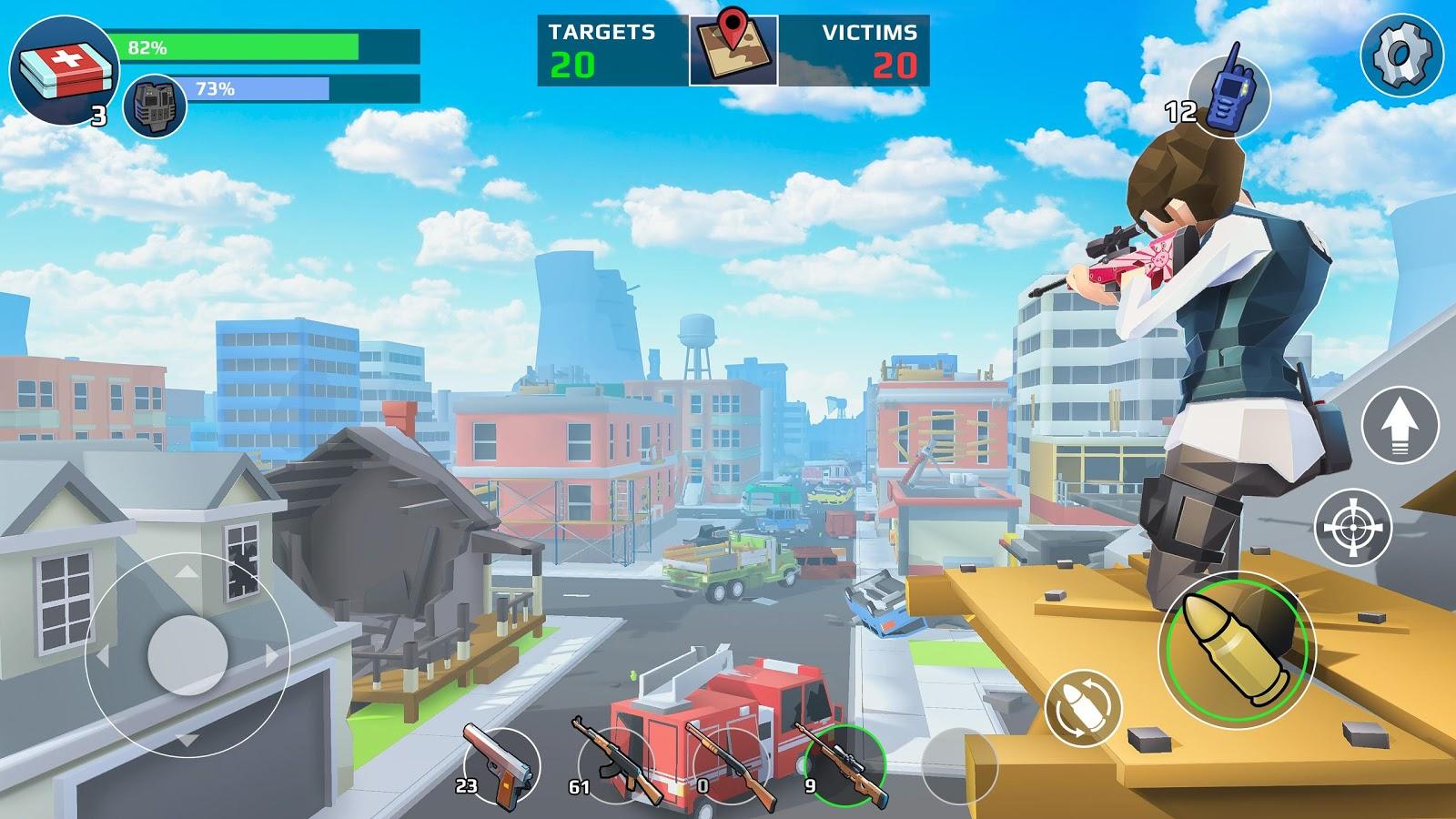This screenshot has width=1456, height=819.
Task: Tap the jump arrow button
Action: (x=1400, y=425)
